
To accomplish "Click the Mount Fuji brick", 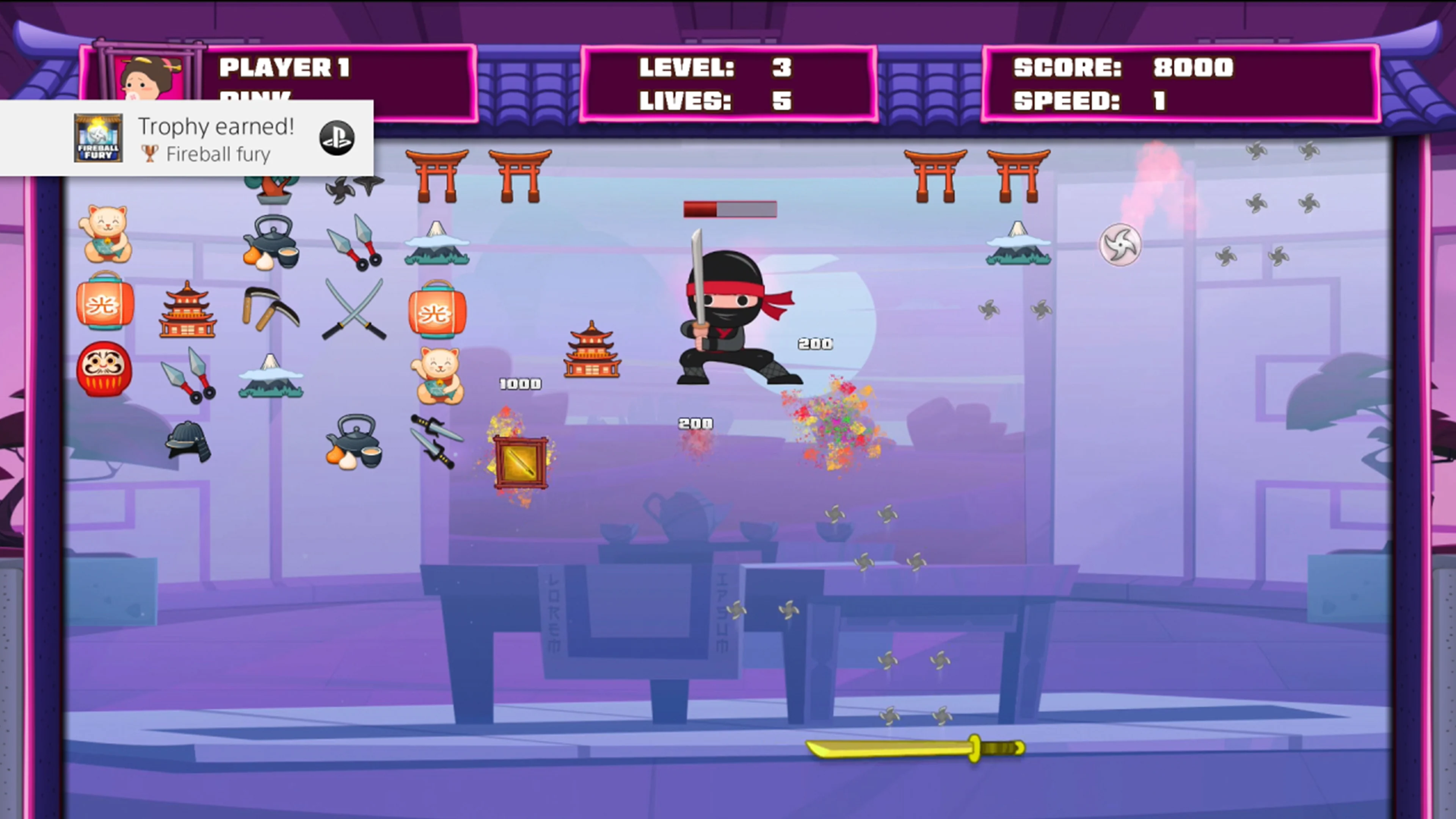I will 437,244.
